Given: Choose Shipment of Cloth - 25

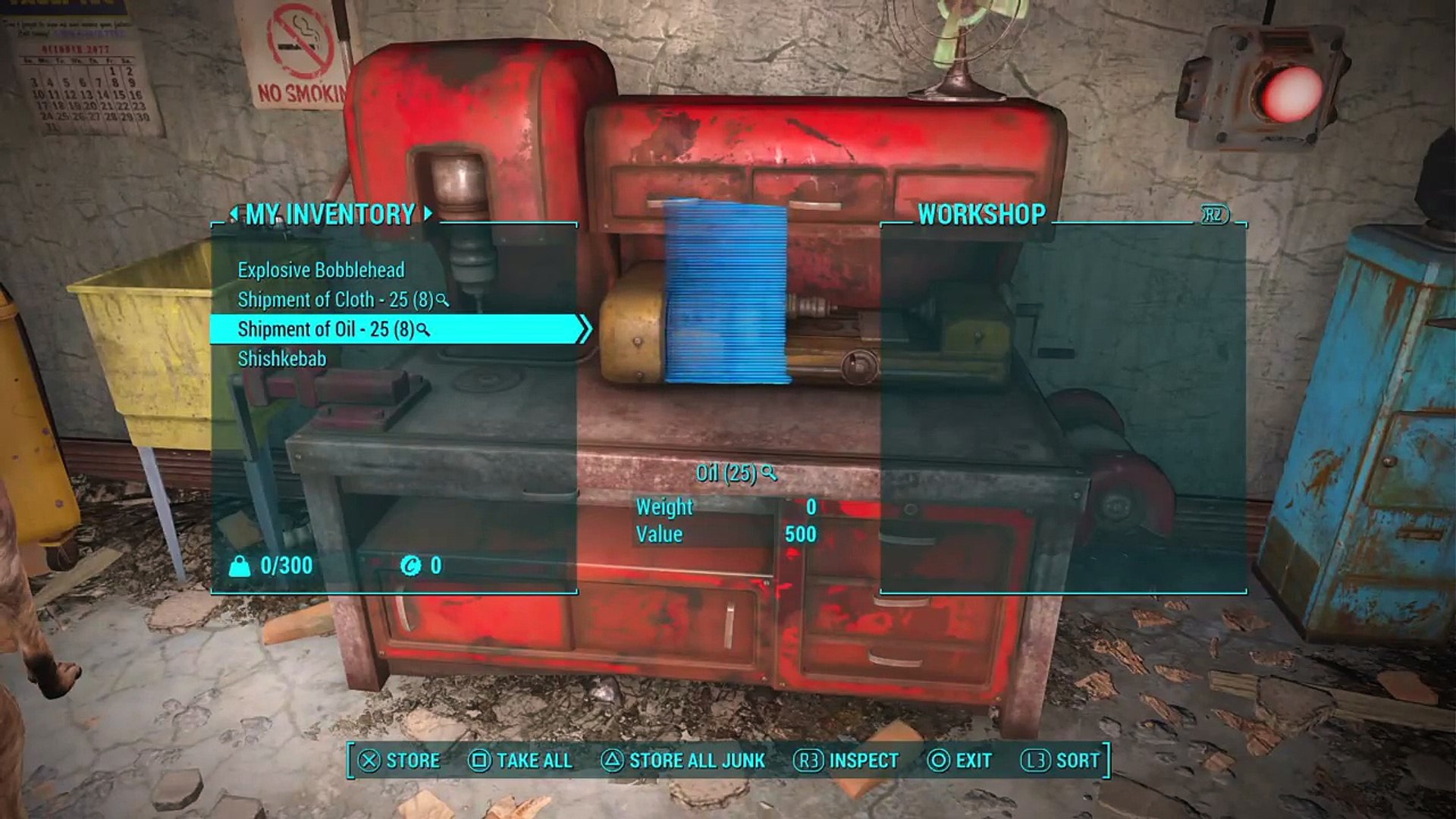Looking at the screenshot, I should click(x=335, y=300).
